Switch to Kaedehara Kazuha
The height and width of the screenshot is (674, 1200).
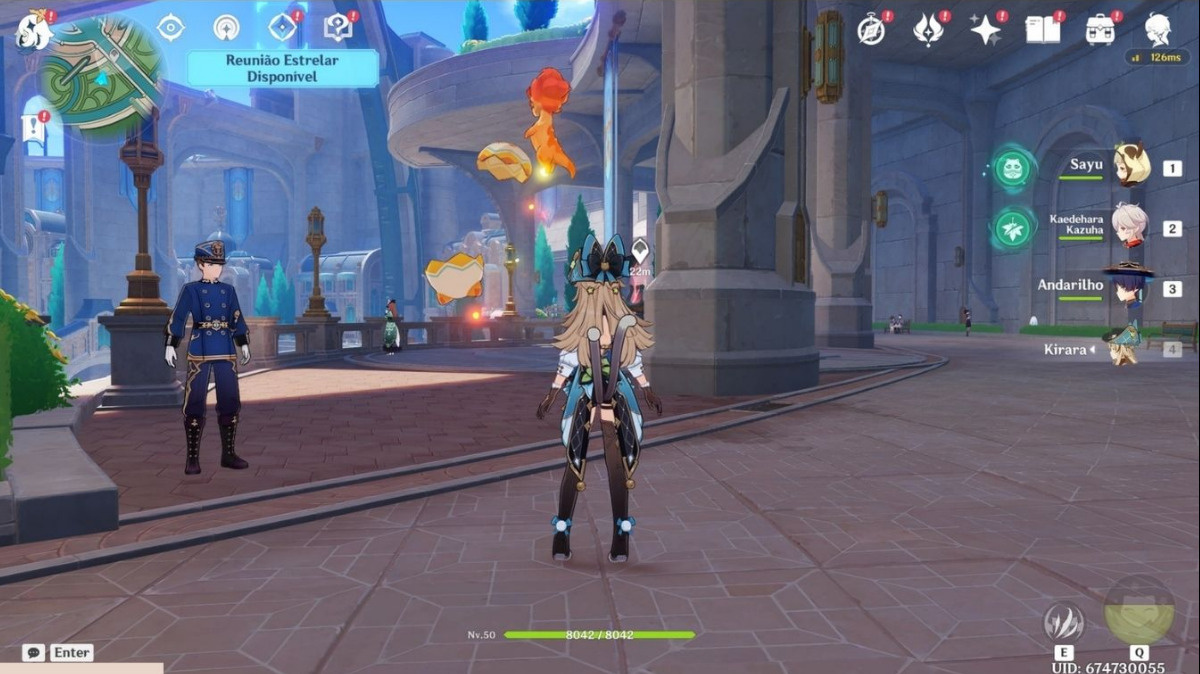tap(1130, 227)
